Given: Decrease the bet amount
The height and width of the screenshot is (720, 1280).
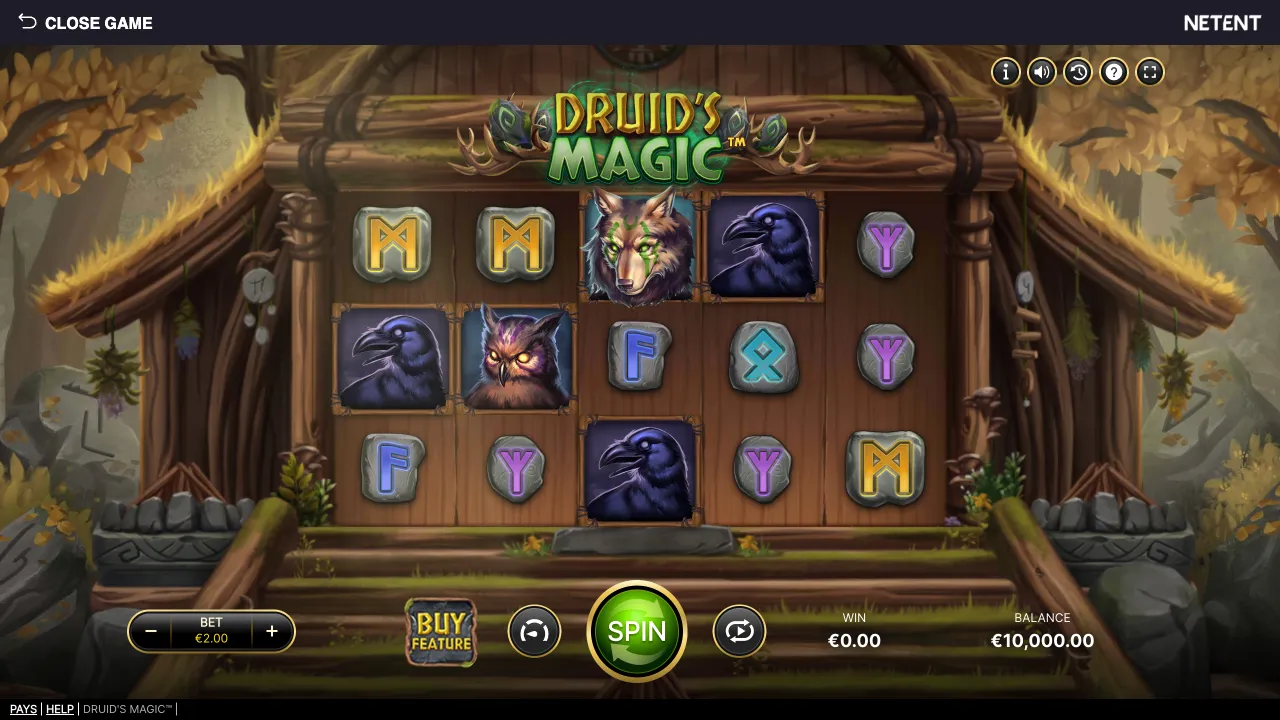Looking at the screenshot, I should click(151, 631).
